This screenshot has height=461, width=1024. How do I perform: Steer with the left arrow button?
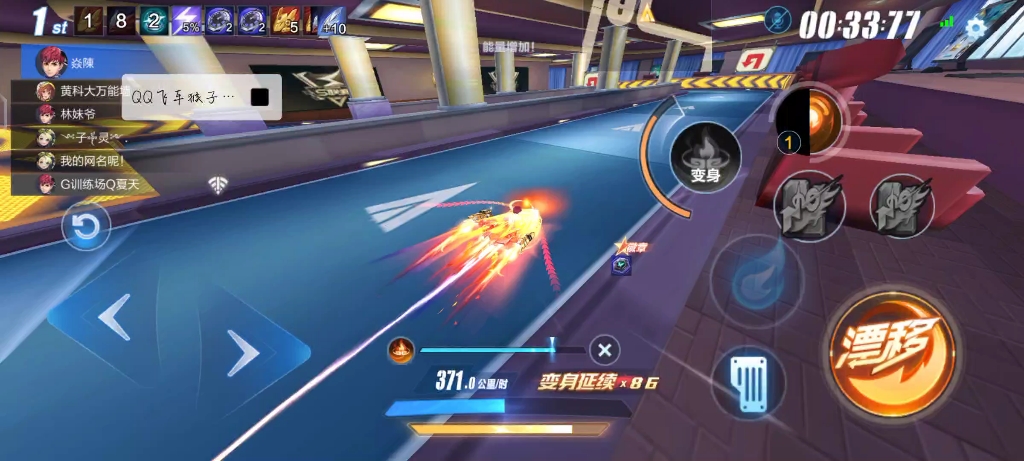tap(114, 319)
